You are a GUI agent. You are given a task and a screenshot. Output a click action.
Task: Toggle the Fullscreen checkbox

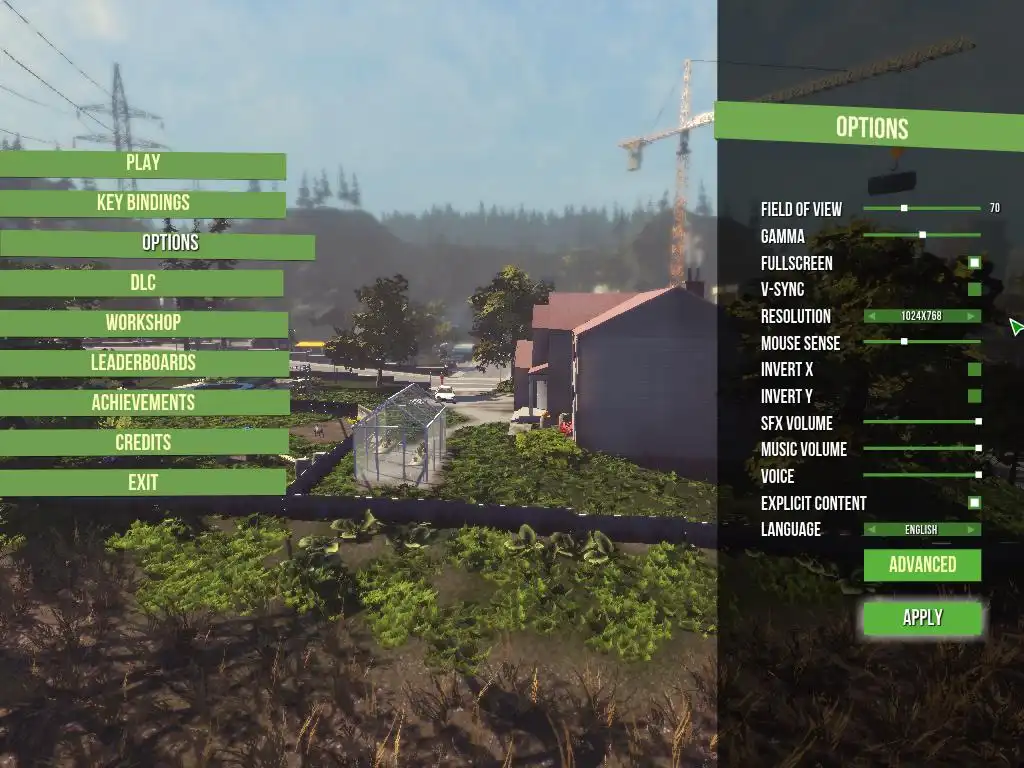(x=974, y=263)
